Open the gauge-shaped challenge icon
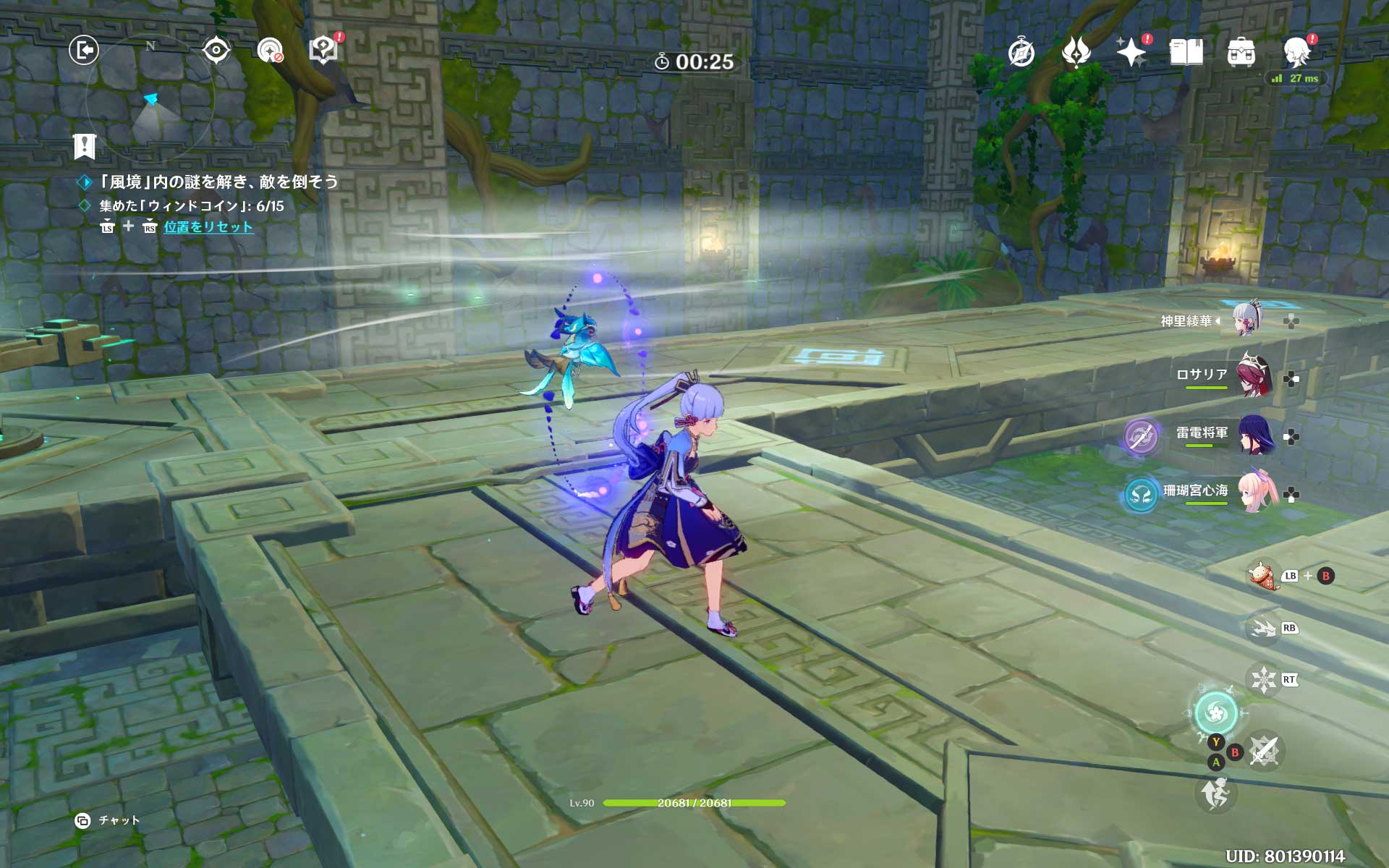1389x868 pixels. [270, 50]
